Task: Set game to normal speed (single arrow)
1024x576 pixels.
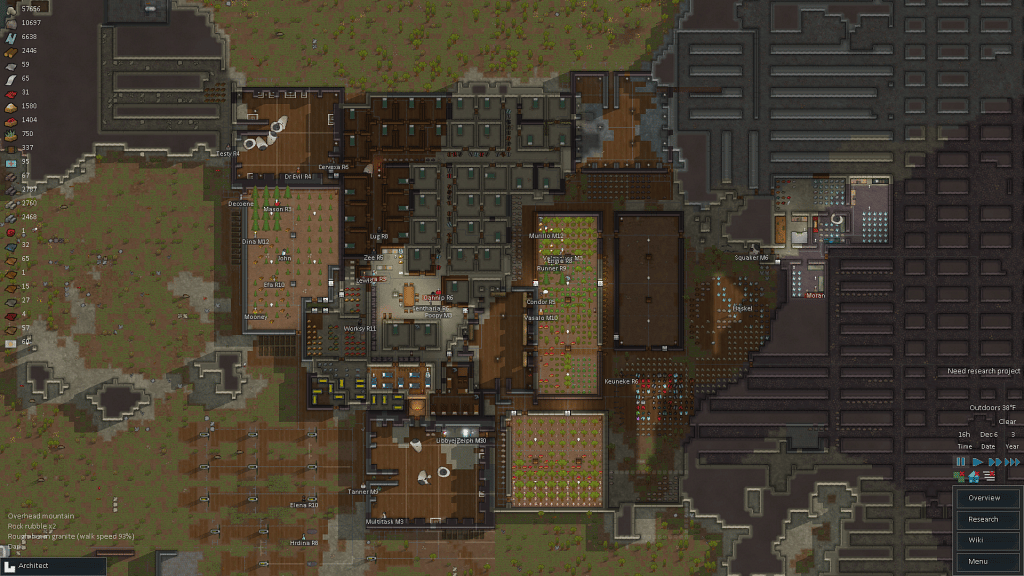Action: (x=978, y=462)
